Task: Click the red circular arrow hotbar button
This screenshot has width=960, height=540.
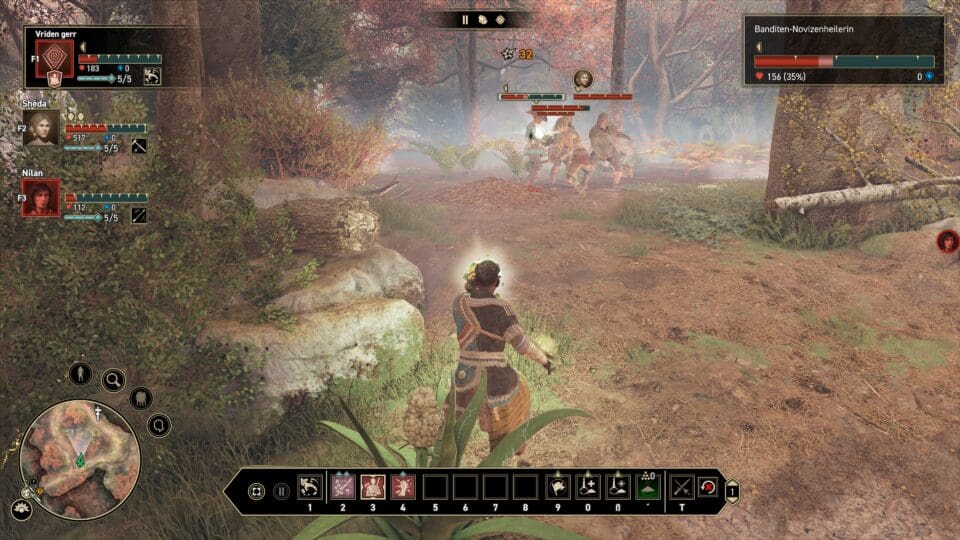Action: pyautogui.click(x=709, y=487)
